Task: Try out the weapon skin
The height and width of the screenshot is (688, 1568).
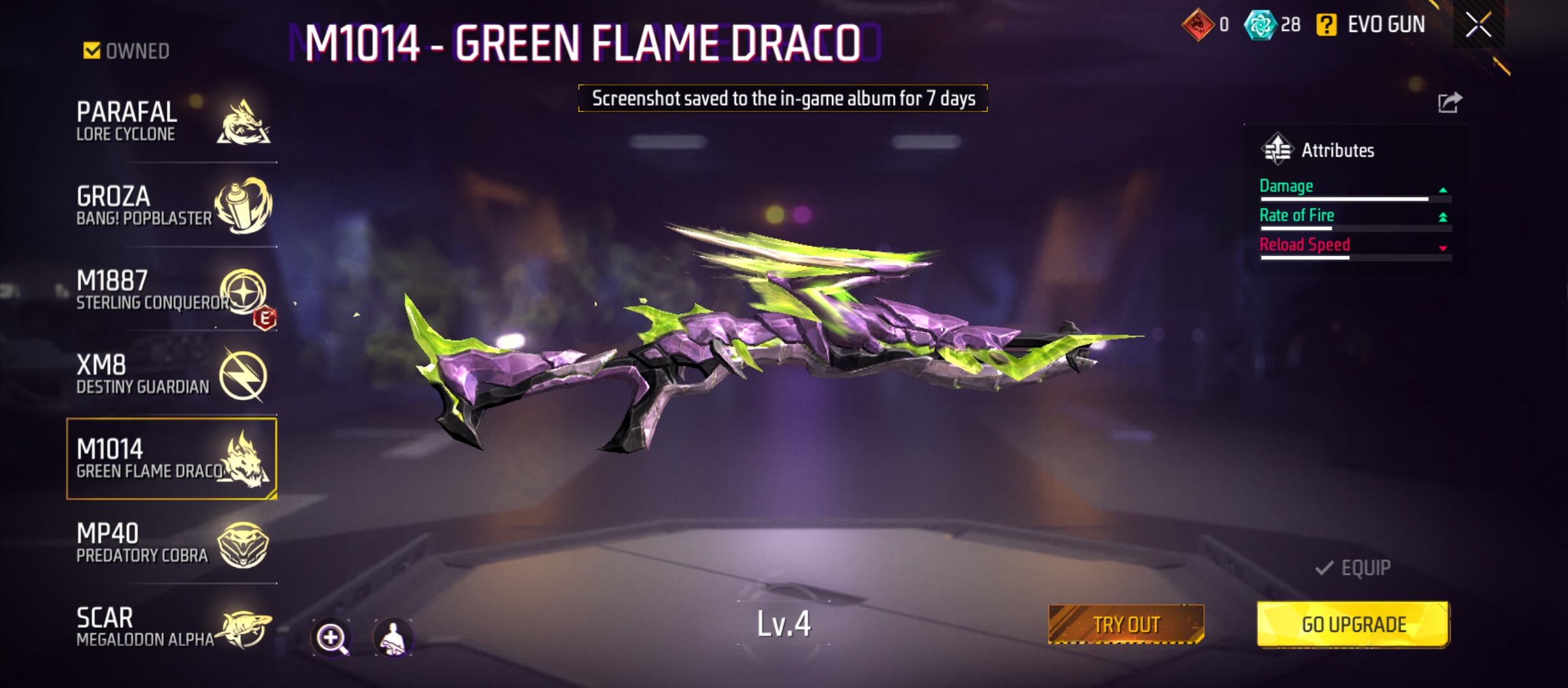Action: (x=1126, y=624)
